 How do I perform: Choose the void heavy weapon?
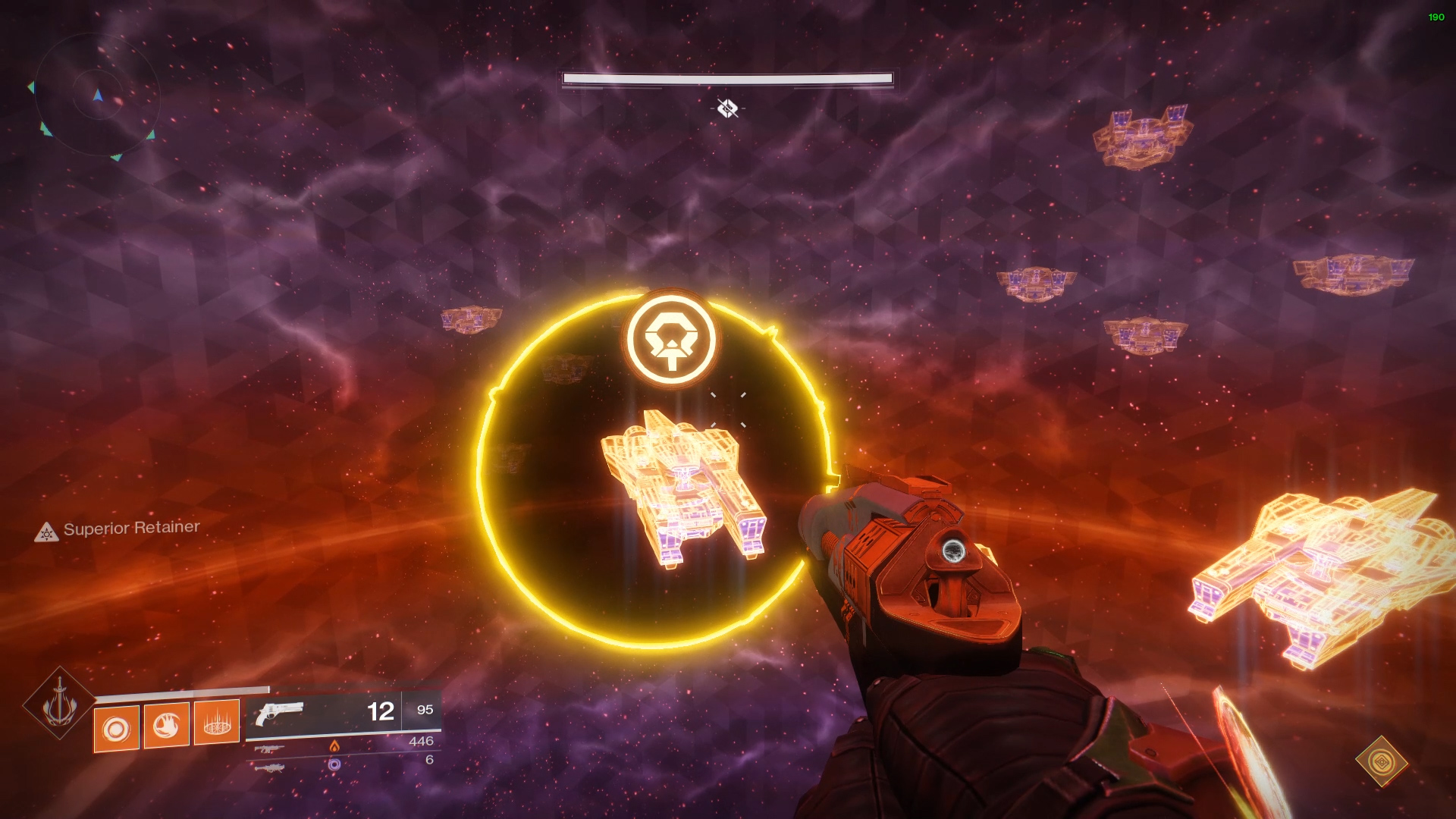(x=270, y=767)
